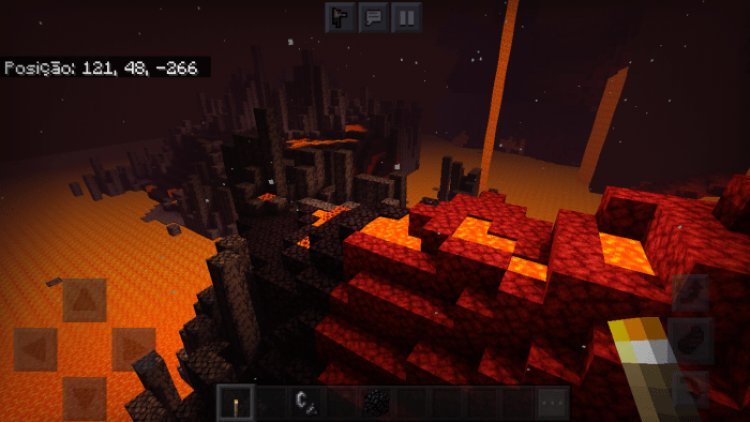Pause the game with the pause button

[x=406, y=17]
